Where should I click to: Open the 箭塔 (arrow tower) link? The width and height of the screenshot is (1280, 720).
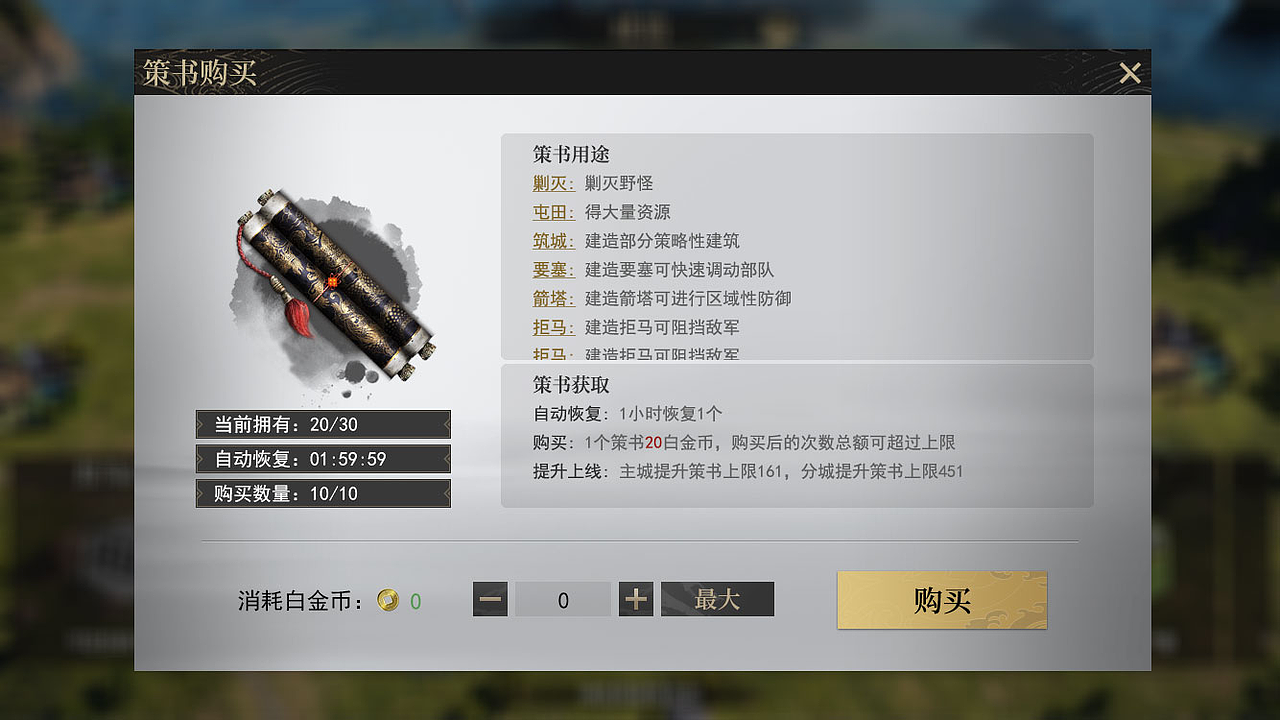553,298
